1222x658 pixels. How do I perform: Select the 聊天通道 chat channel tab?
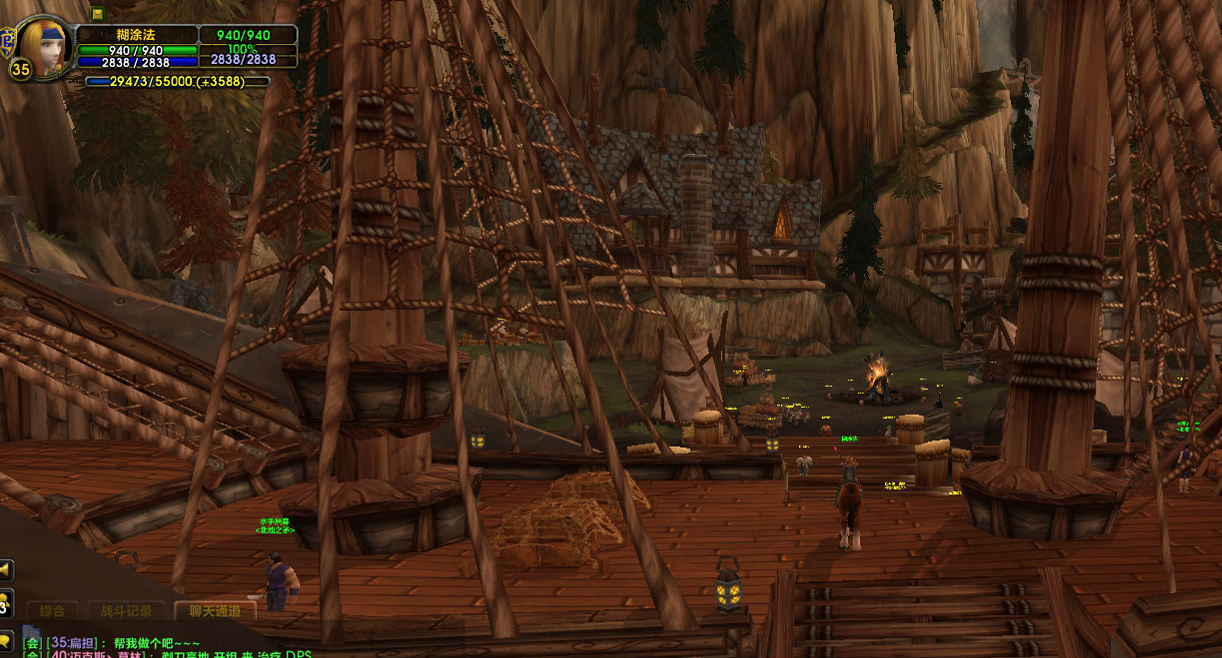coord(215,611)
